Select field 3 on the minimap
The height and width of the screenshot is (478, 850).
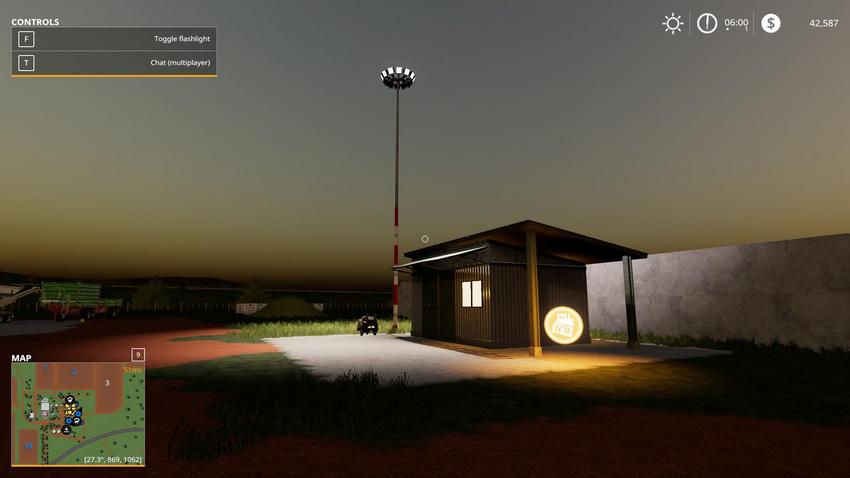(x=107, y=382)
